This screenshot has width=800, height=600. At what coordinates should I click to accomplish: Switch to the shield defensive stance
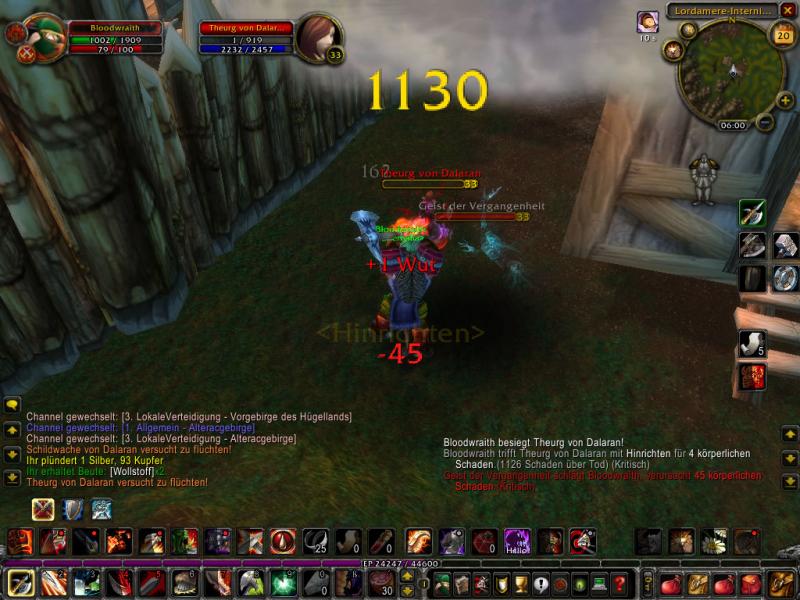coord(72,510)
